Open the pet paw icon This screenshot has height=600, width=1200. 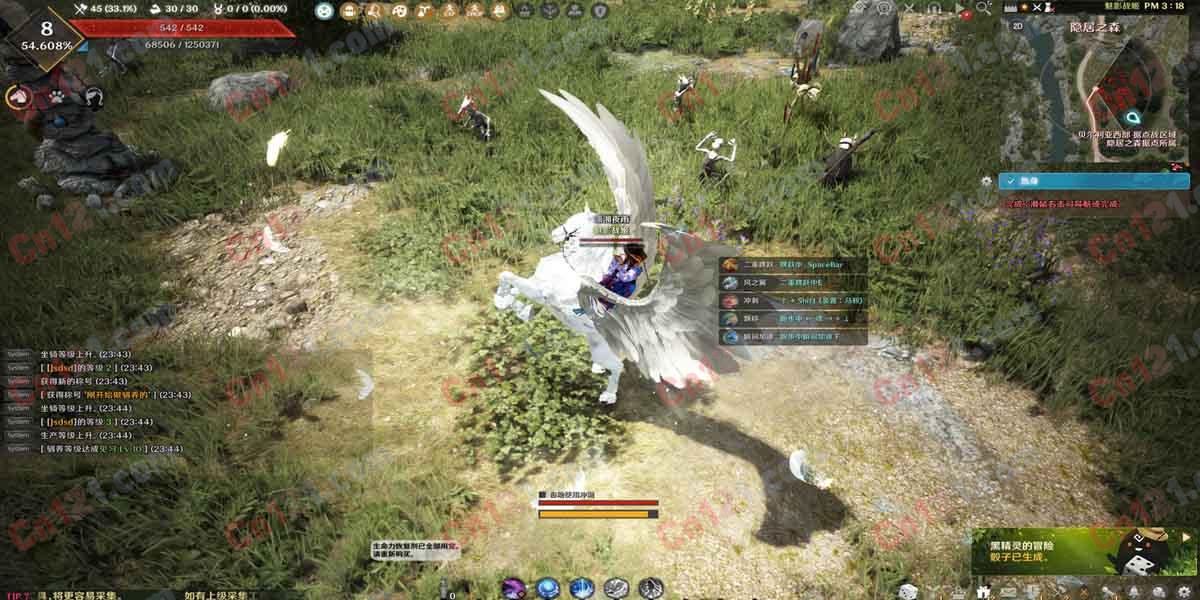pos(58,97)
